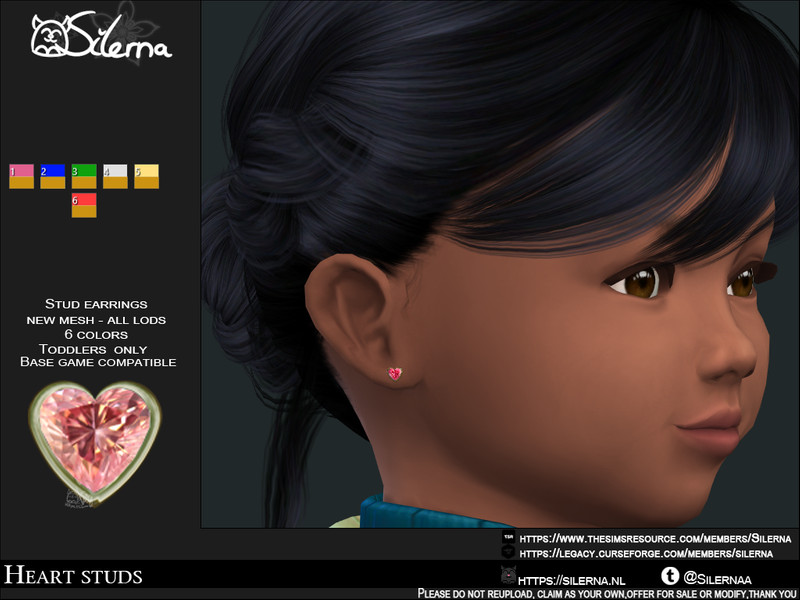The height and width of the screenshot is (600, 800).
Task: Choose the yellow color swatch numbered 5
Action: (146, 176)
